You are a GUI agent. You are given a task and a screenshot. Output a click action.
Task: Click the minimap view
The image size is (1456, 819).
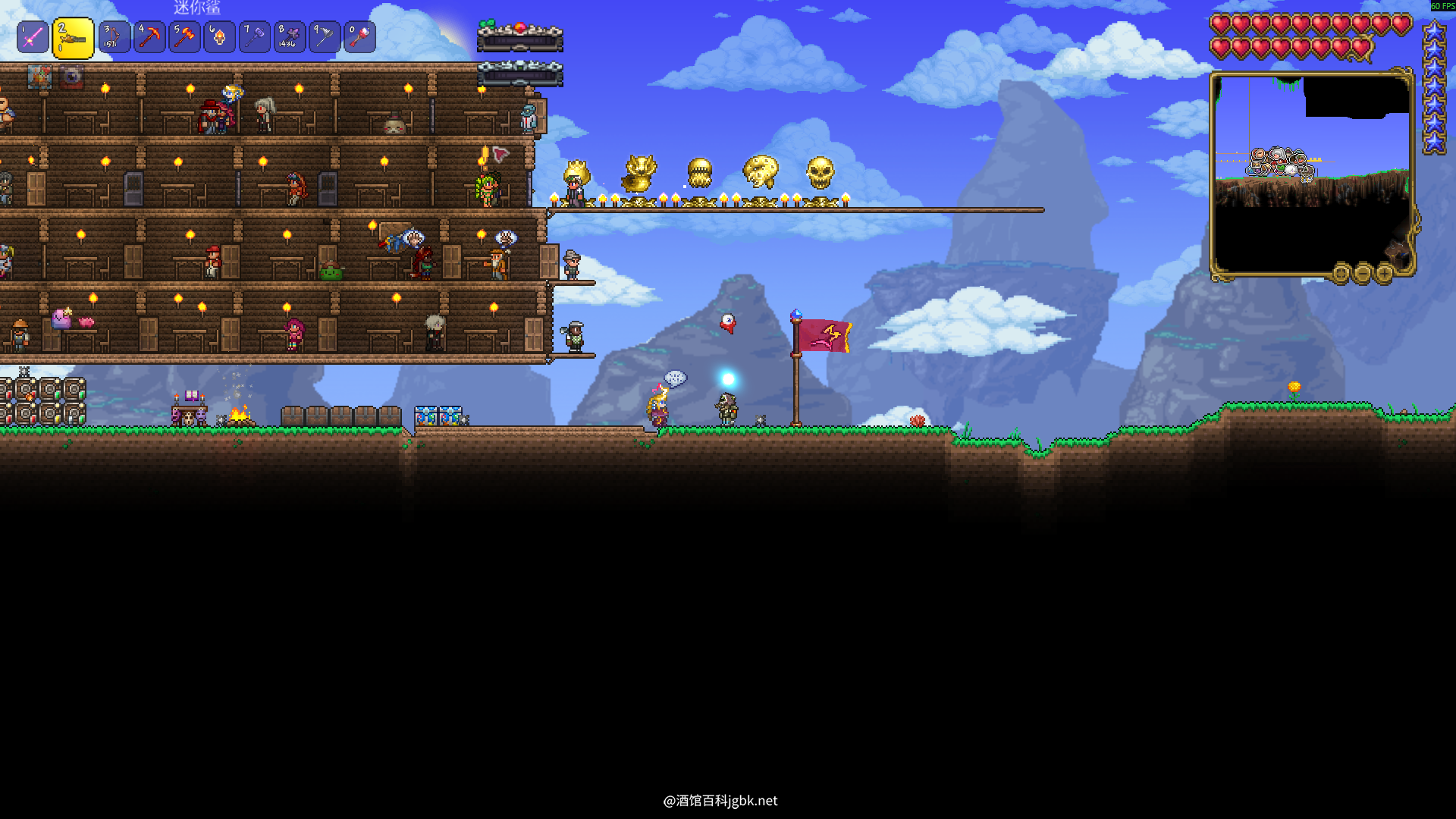[x=1312, y=174]
